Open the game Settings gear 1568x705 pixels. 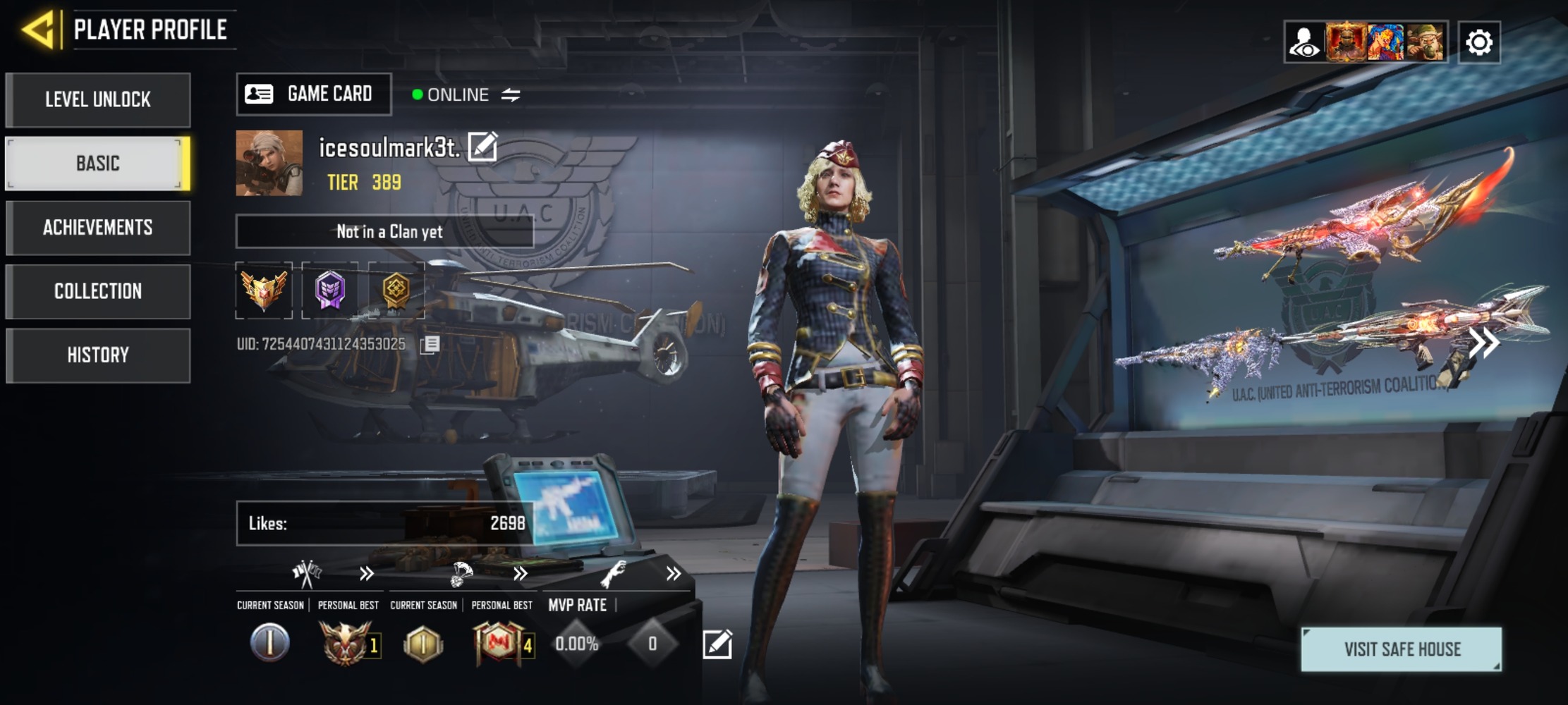pyautogui.click(x=1479, y=42)
